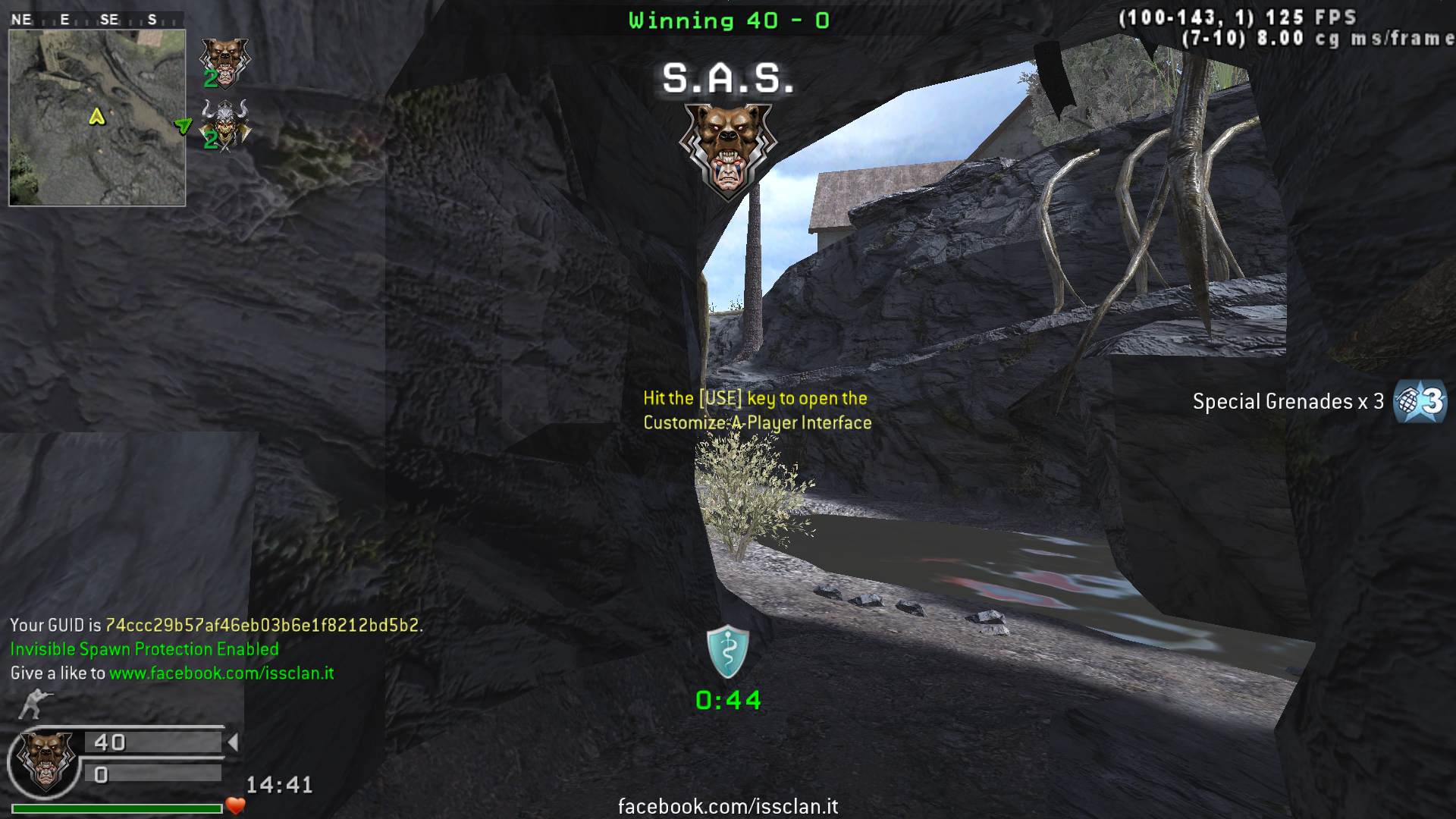Select the bear team icon beside minimap
The width and height of the screenshot is (1456, 819).
point(224,62)
